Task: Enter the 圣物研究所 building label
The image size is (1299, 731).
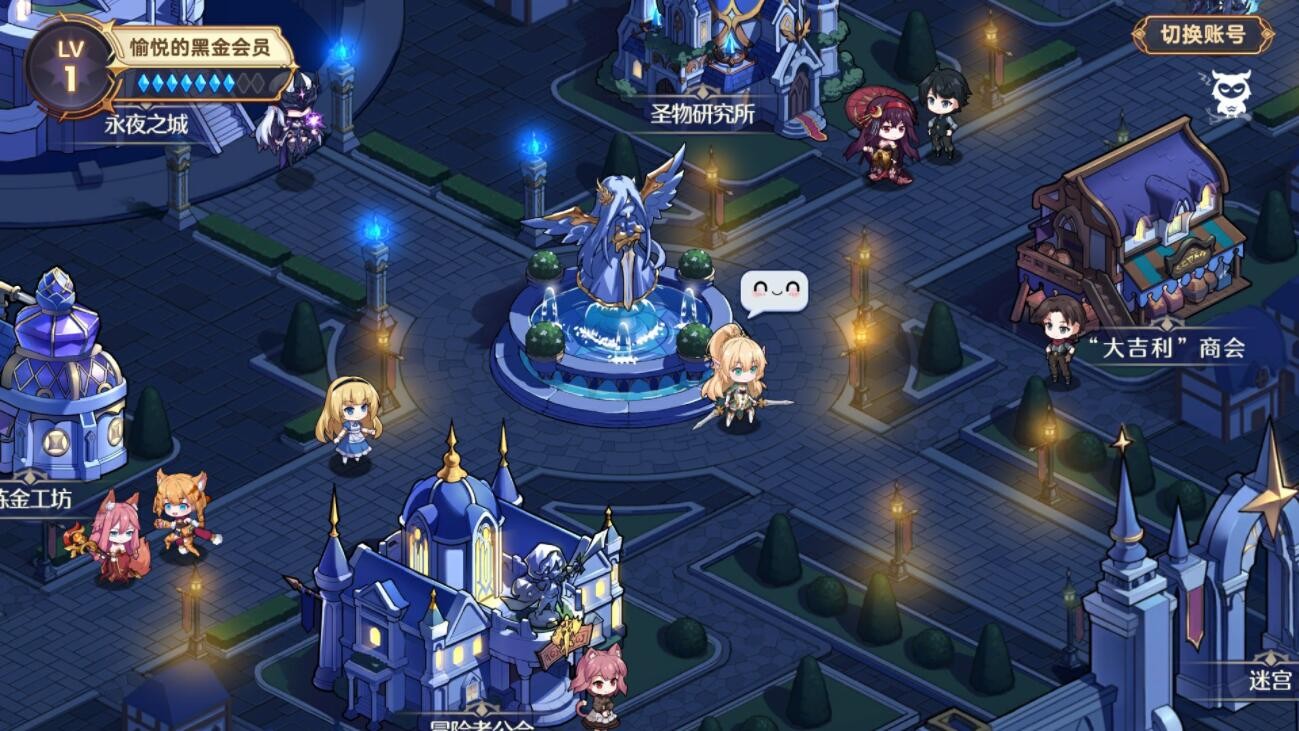Action: (x=702, y=113)
